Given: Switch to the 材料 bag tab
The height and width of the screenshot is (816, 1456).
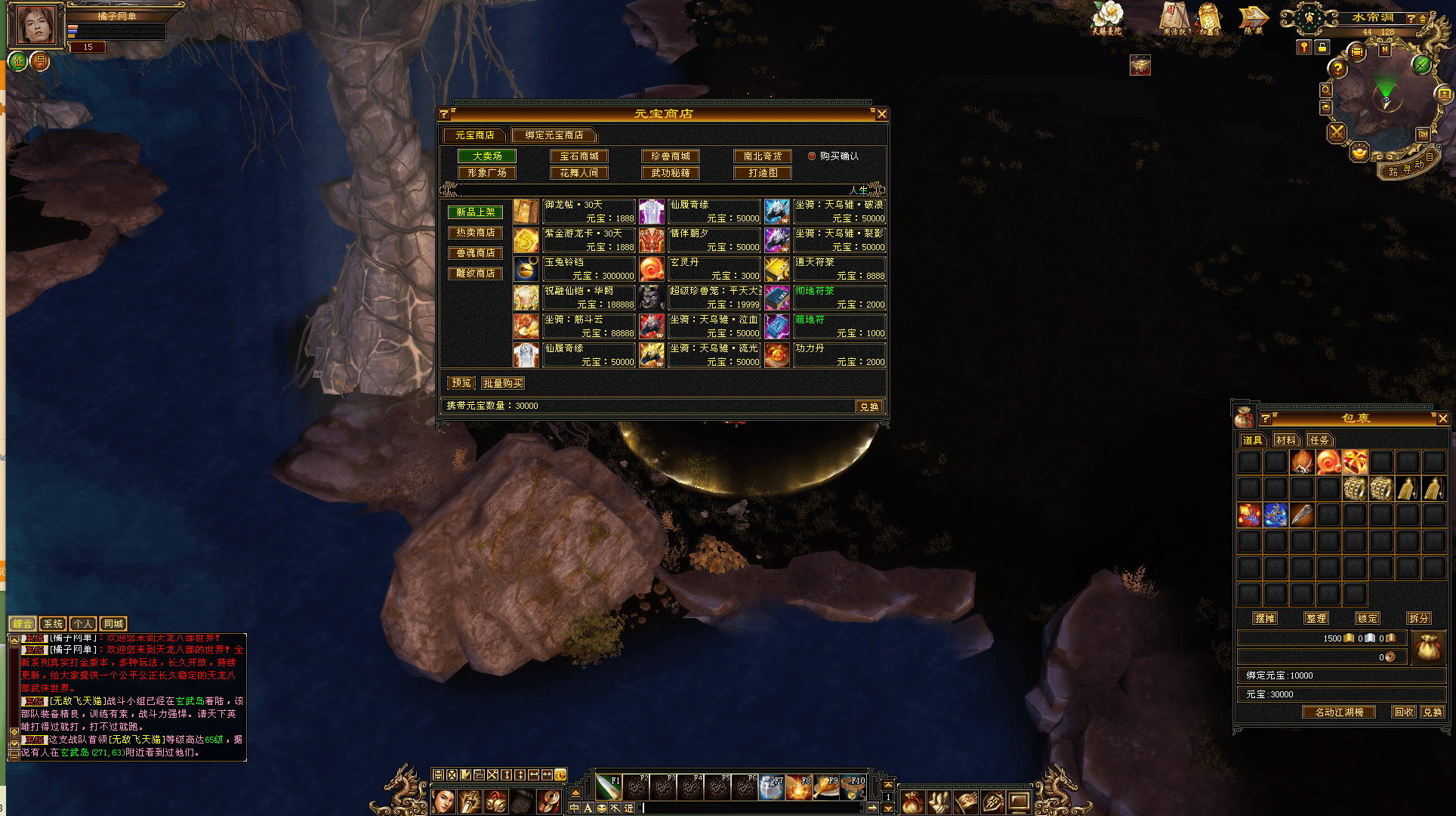Looking at the screenshot, I should [x=1285, y=440].
